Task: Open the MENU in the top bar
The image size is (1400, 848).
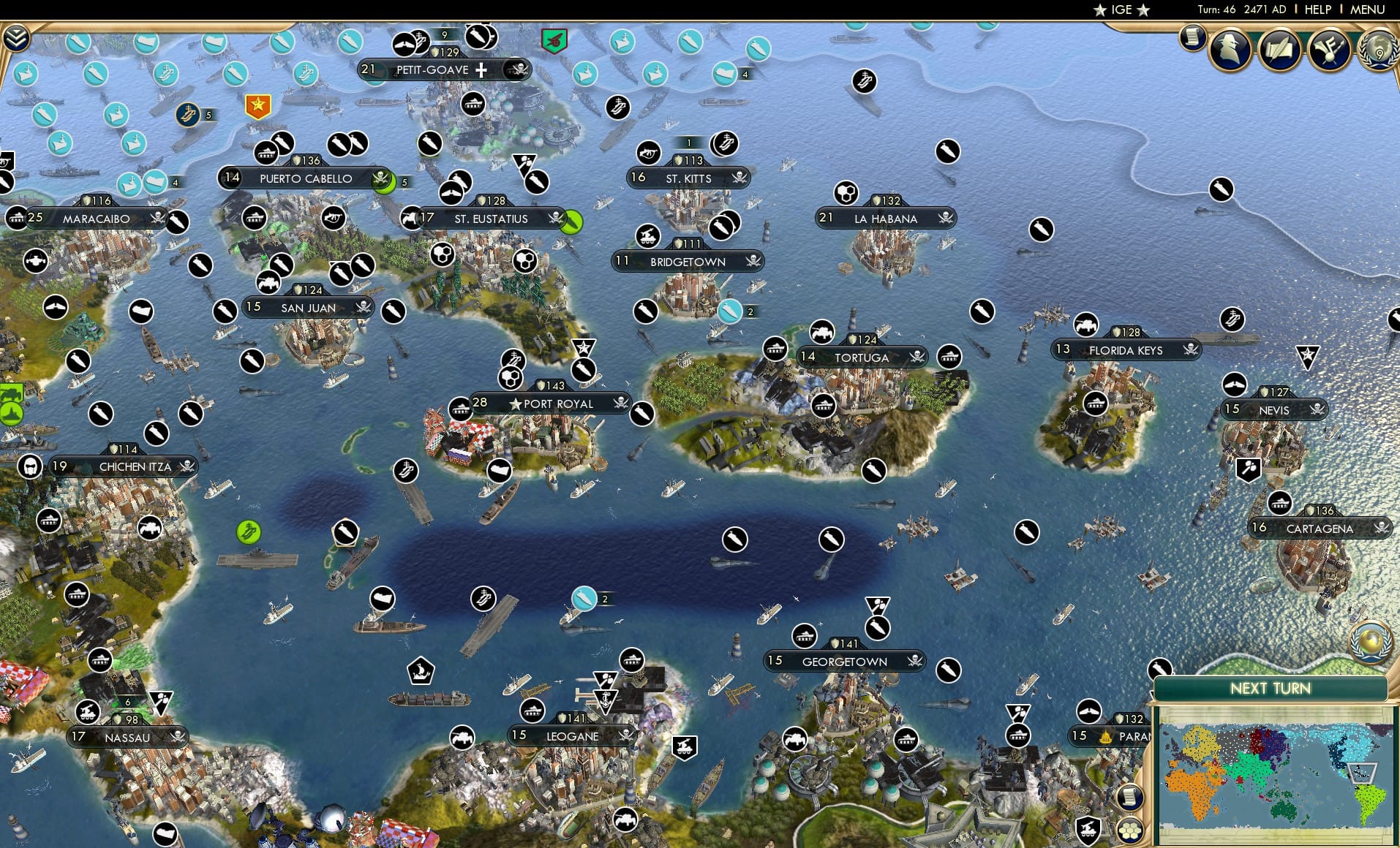Action: pyautogui.click(x=1367, y=10)
